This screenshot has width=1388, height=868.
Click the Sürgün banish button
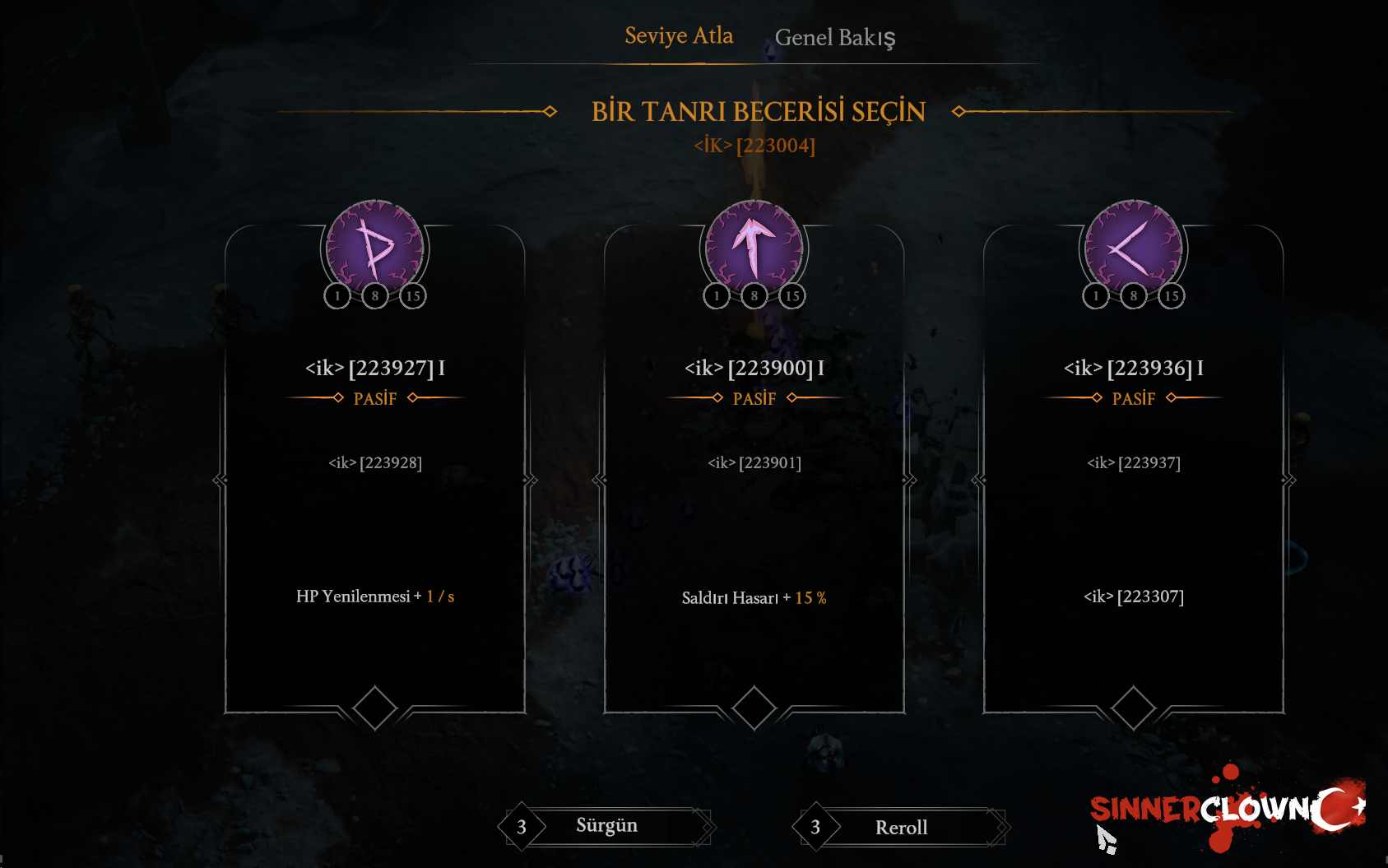click(x=607, y=826)
